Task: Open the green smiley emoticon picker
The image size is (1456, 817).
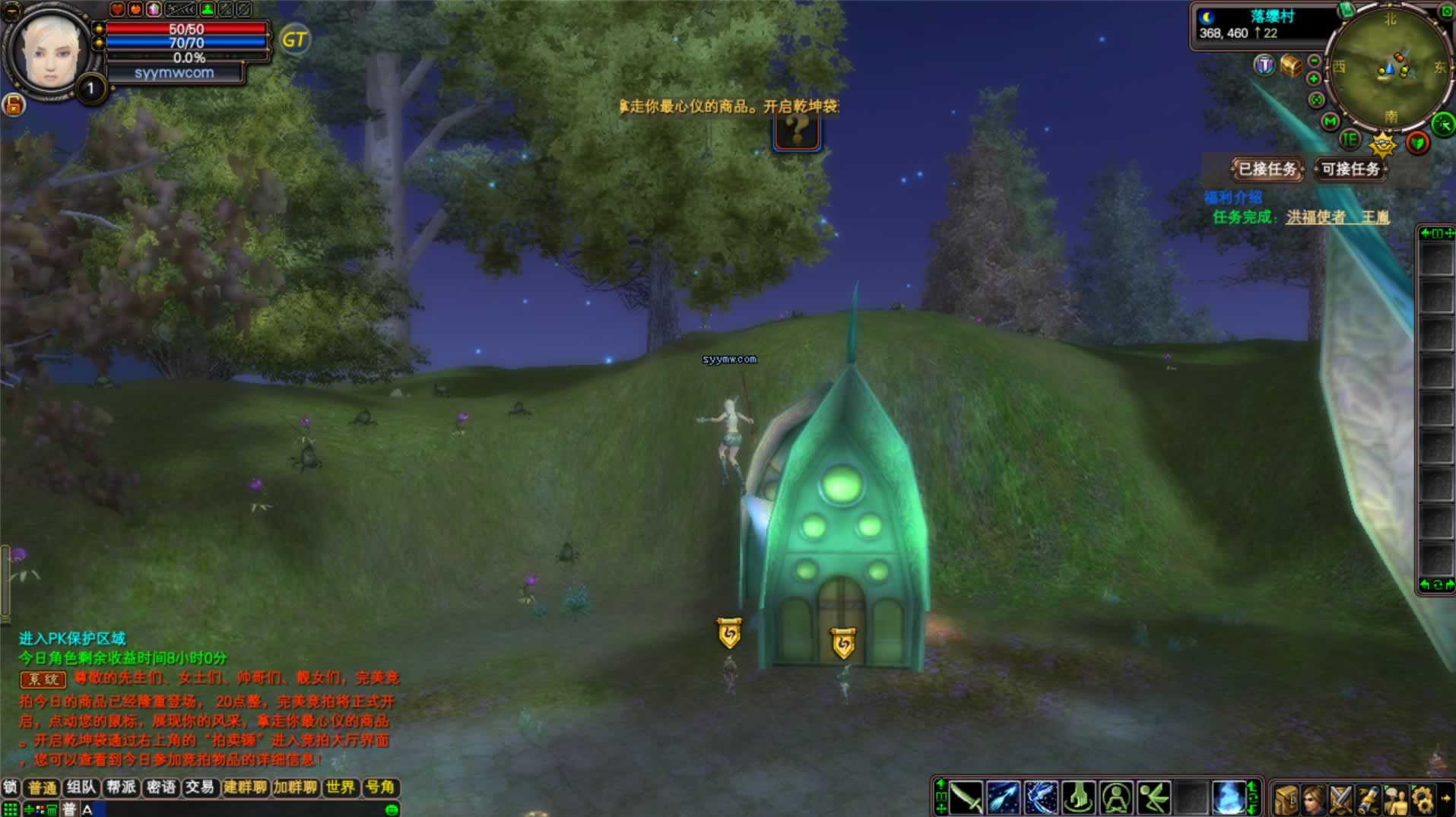Action: click(392, 809)
